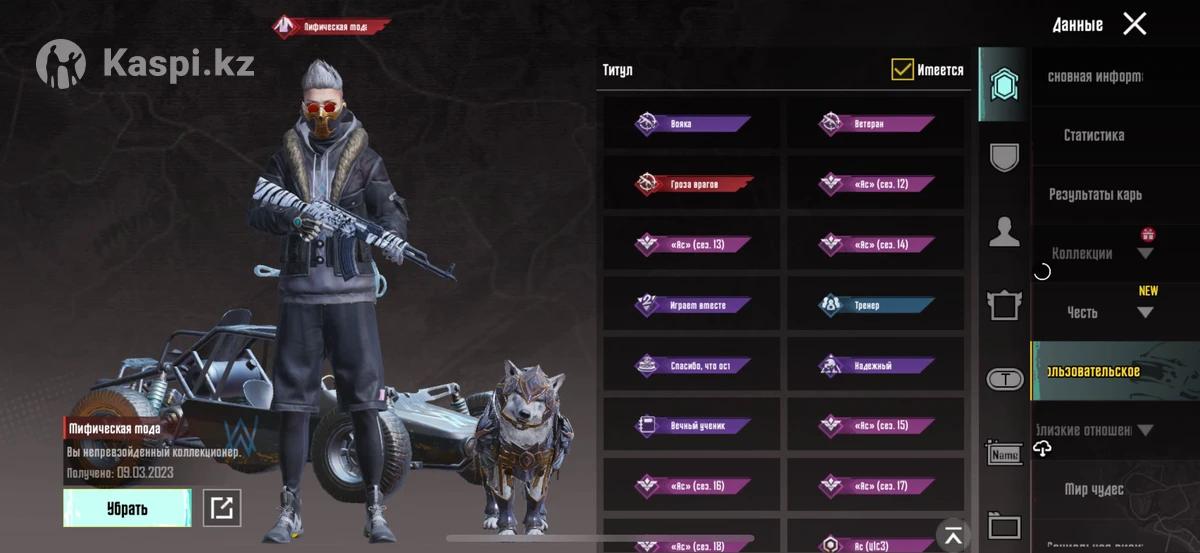Switch to the shield icon side tab
This screenshot has height=553, width=1200.
[1004, 157]
